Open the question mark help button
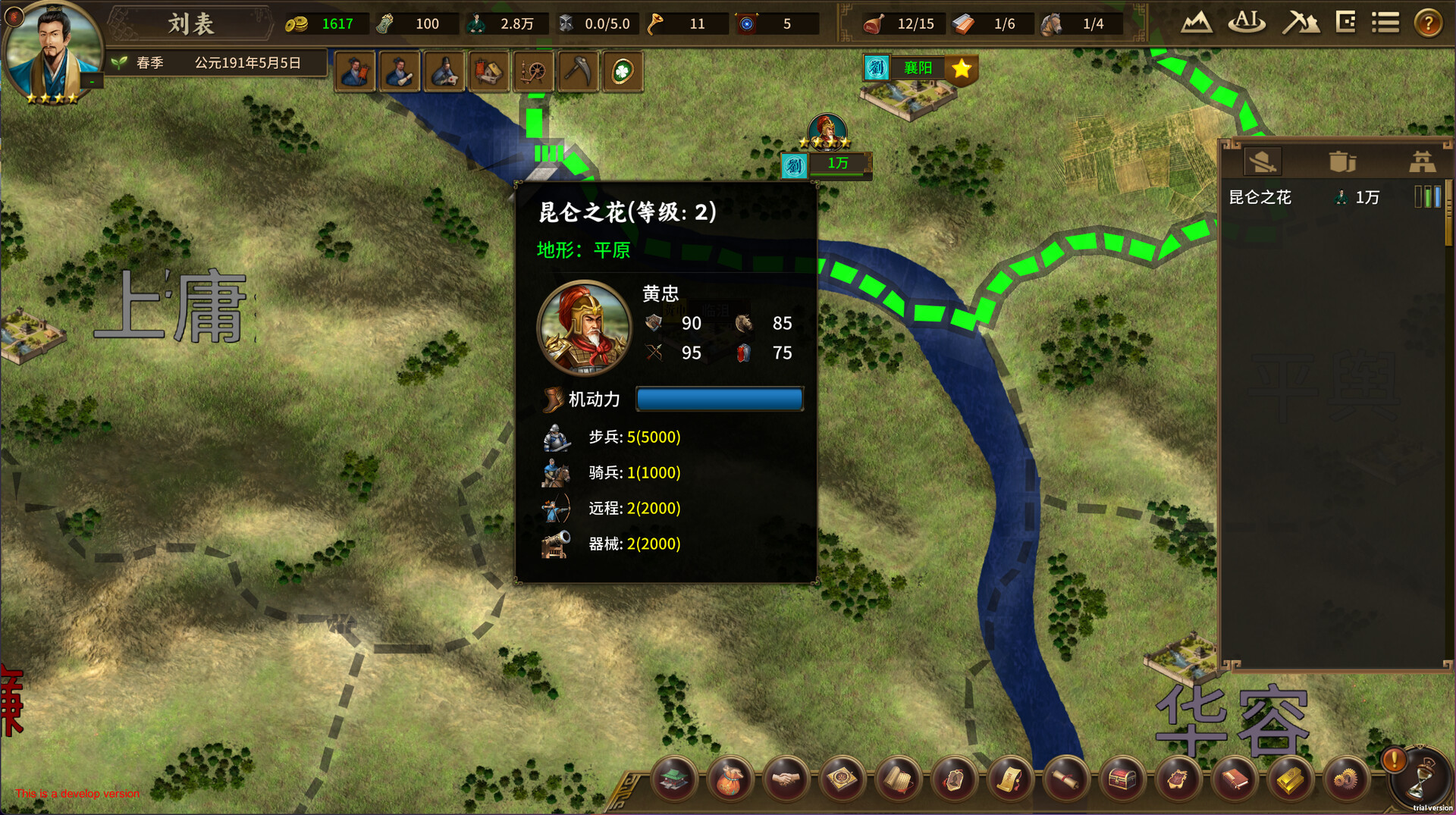The width and height of the screenshot is (1456, 815). click(x=1428, y=23)
